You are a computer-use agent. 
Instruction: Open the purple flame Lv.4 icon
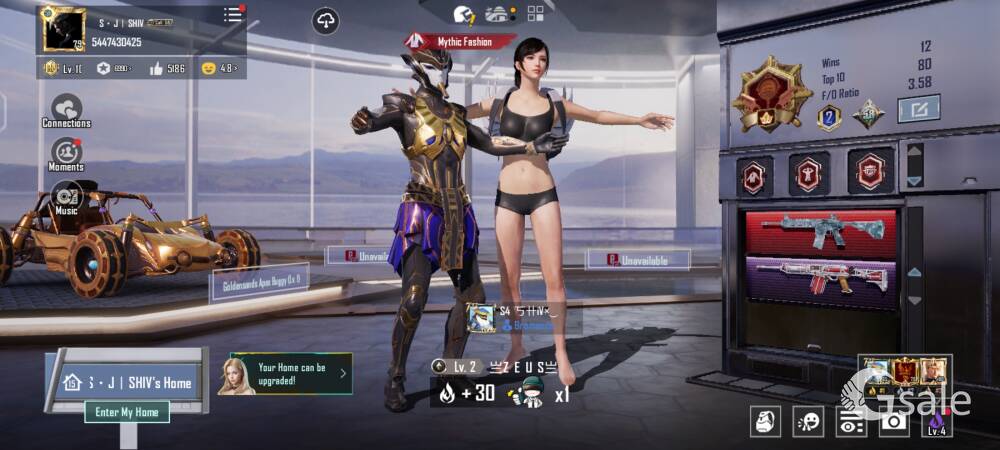[935, 422]
